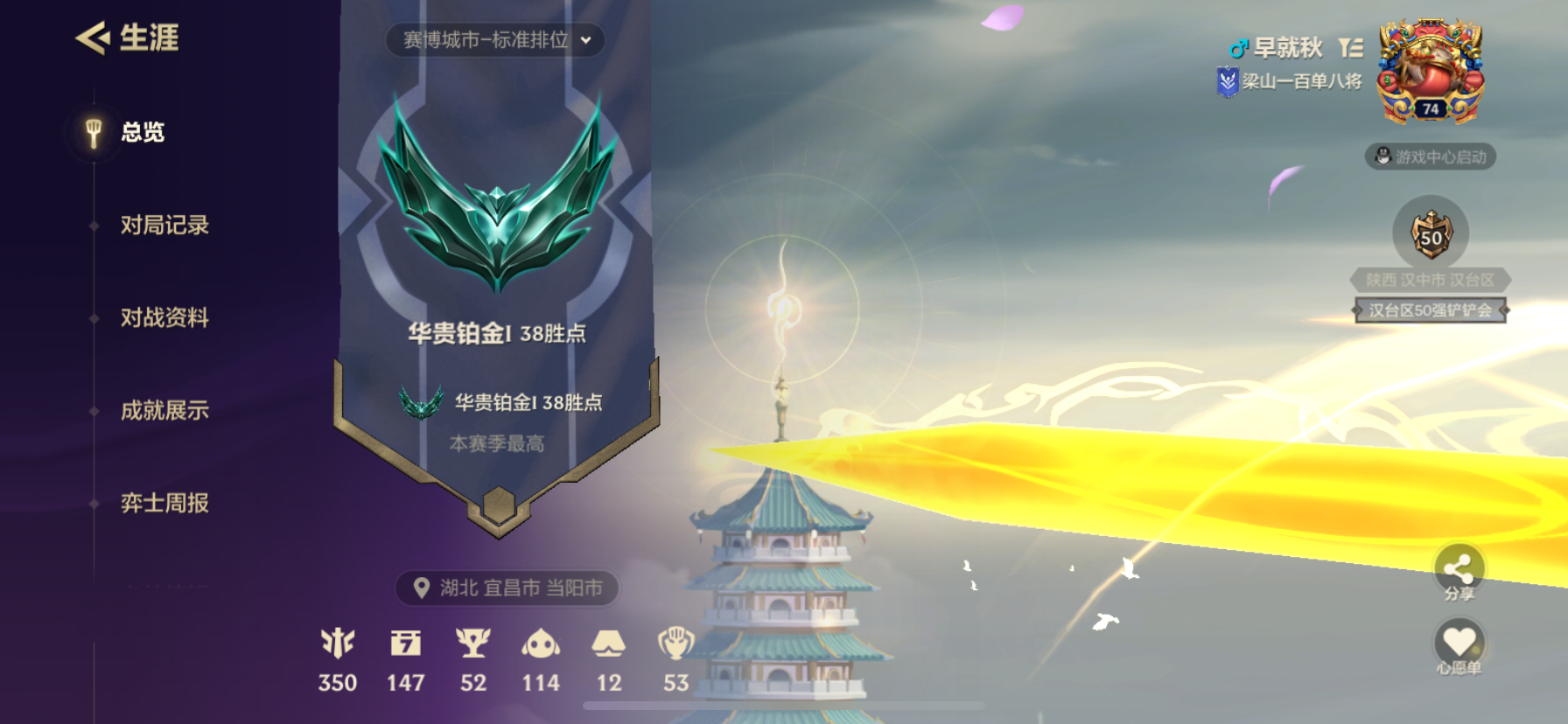
Task: Open the 心愿单 wishlist heart
Action: coord(1459,645)
